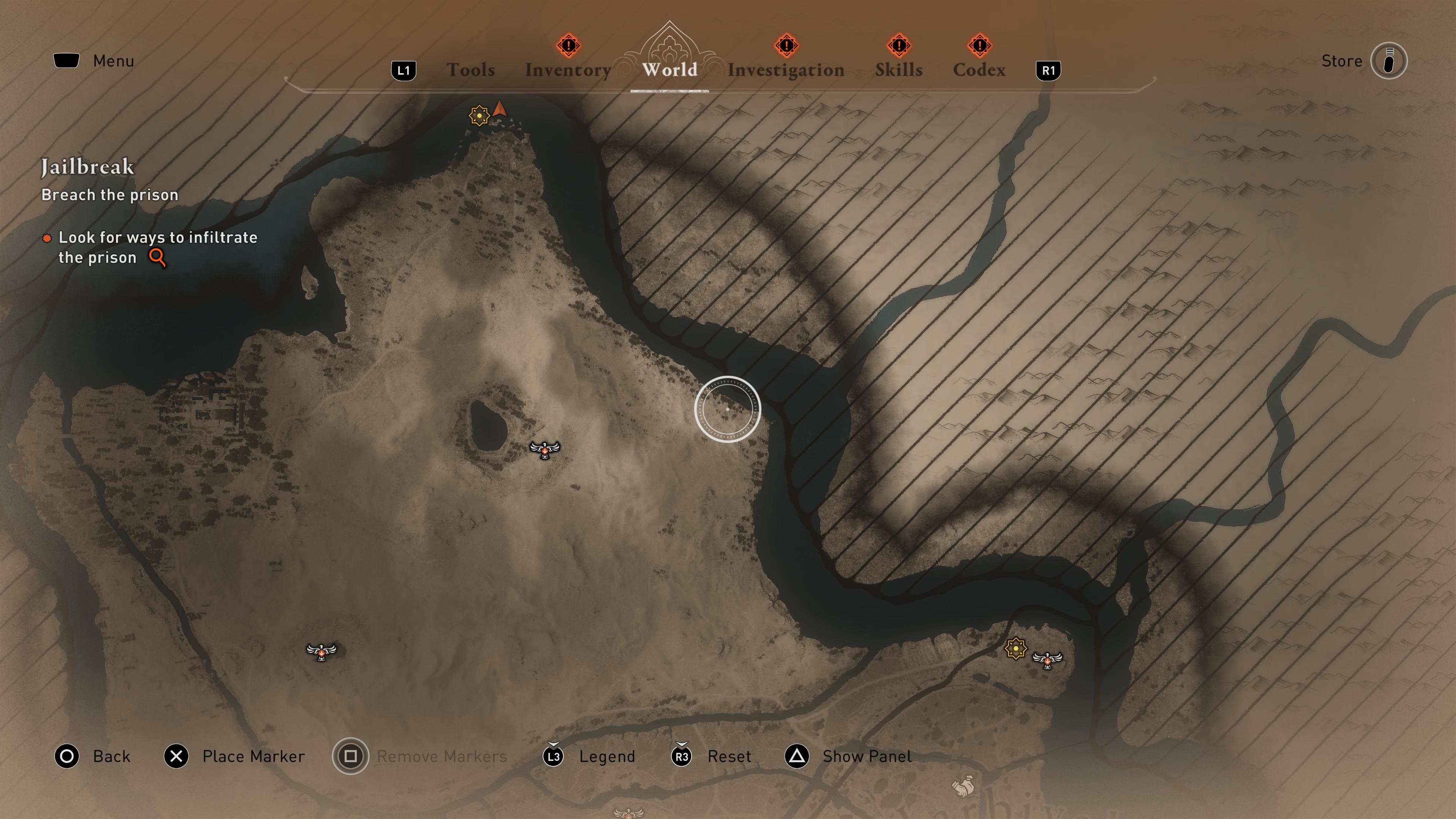Screen dimensions: 1456x819
Task: Select the eagle viewpoint beside the gold marker
Action: (x=1047, y=659)
